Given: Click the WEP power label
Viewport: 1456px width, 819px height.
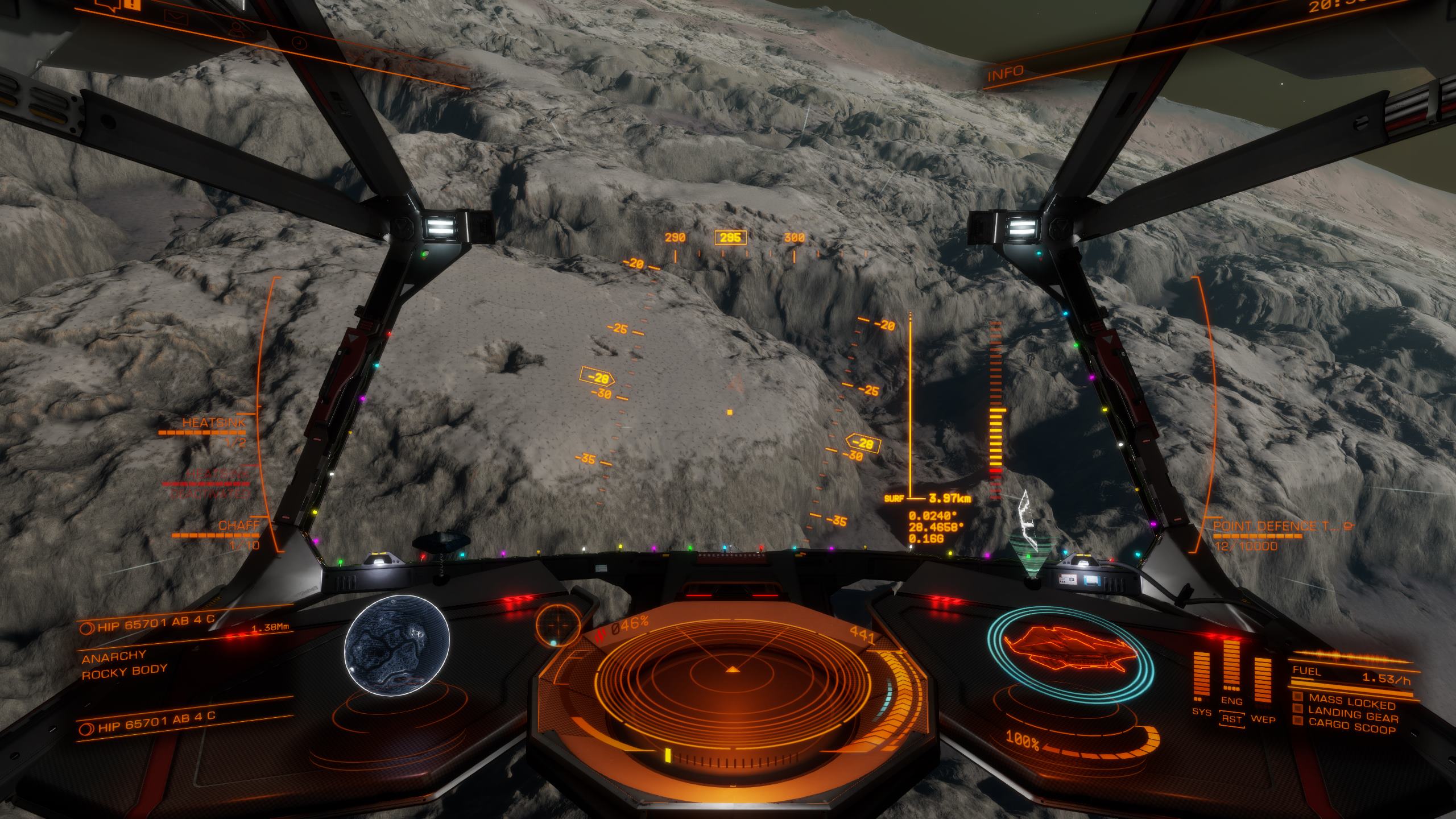Looking at the screenshot, I should tap(1263, 719).
